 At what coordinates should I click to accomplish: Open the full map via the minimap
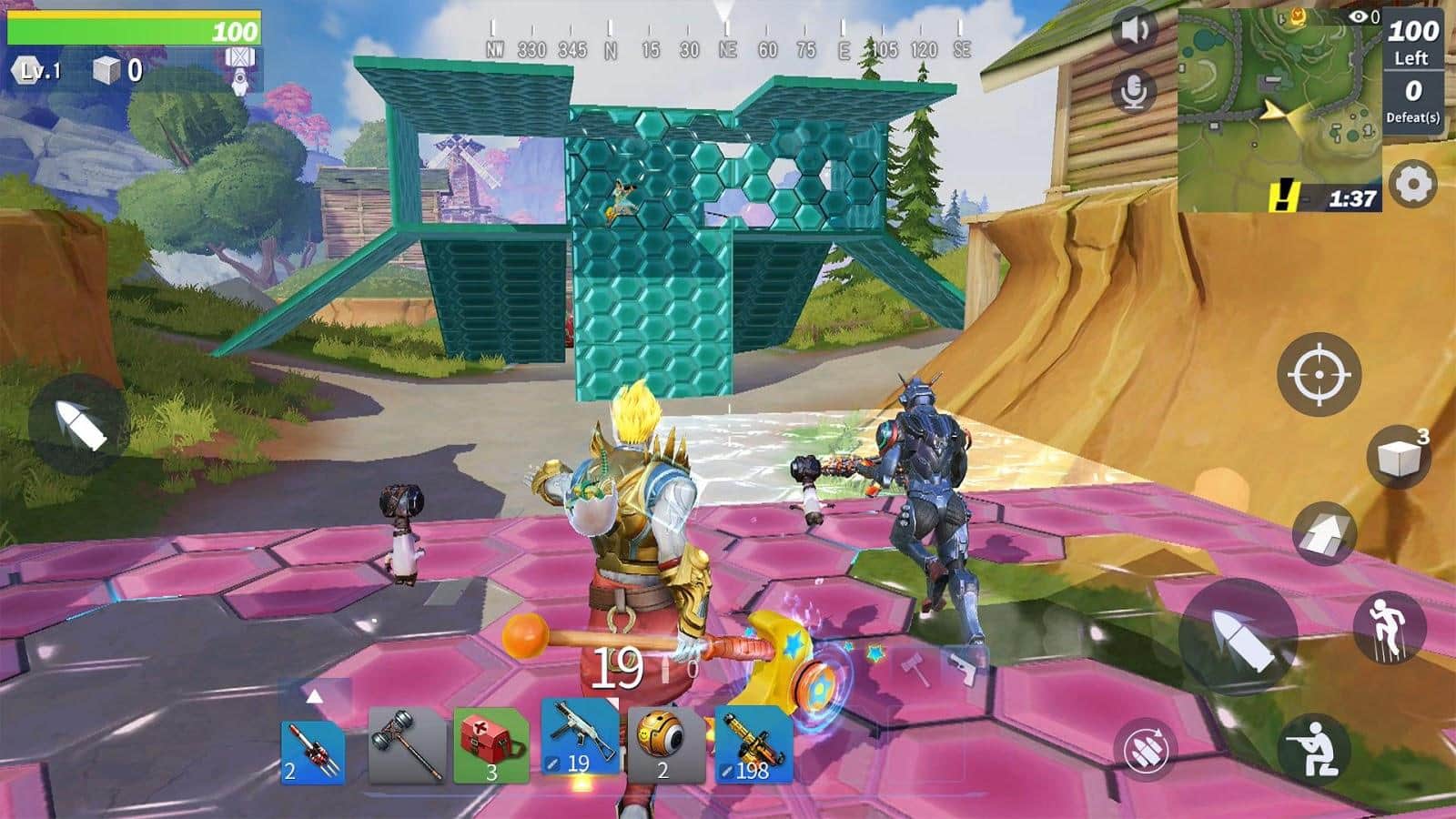[x=1274, y=109]
